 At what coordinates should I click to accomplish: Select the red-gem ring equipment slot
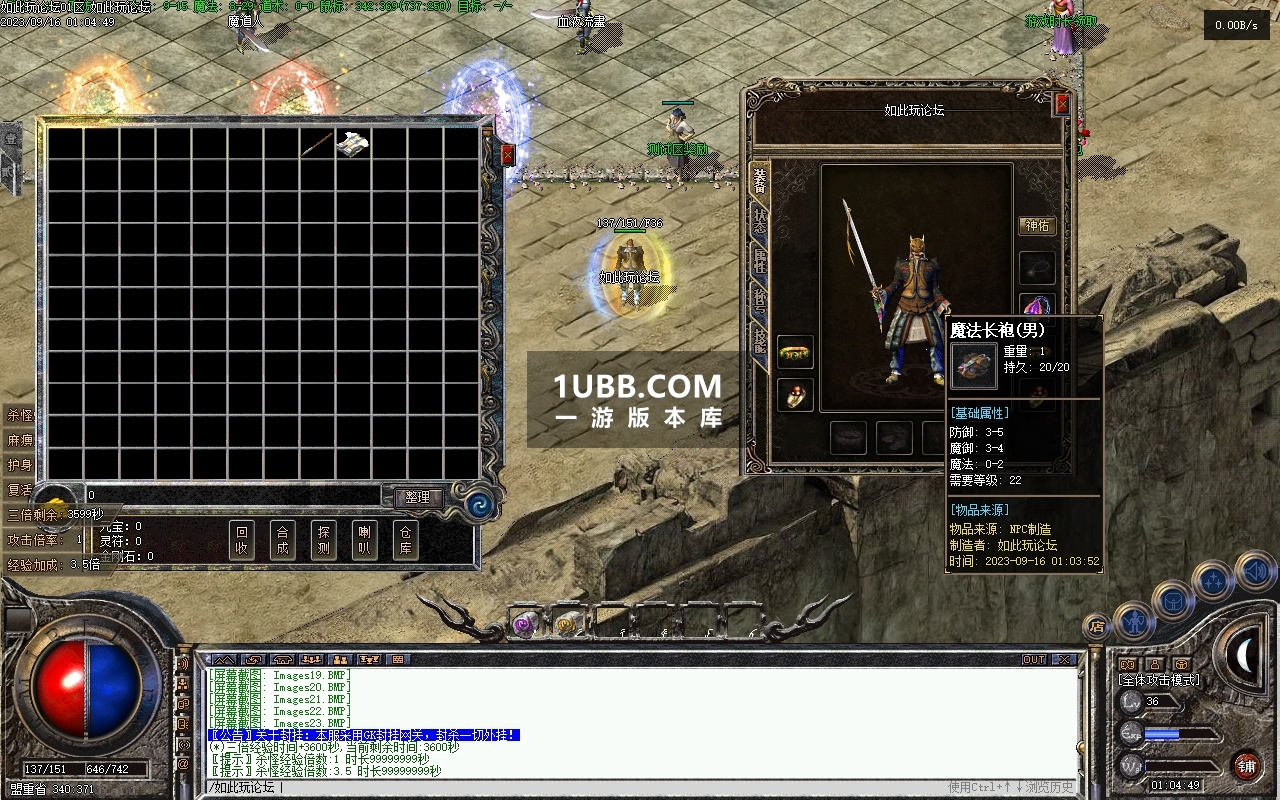click(795, 394)
